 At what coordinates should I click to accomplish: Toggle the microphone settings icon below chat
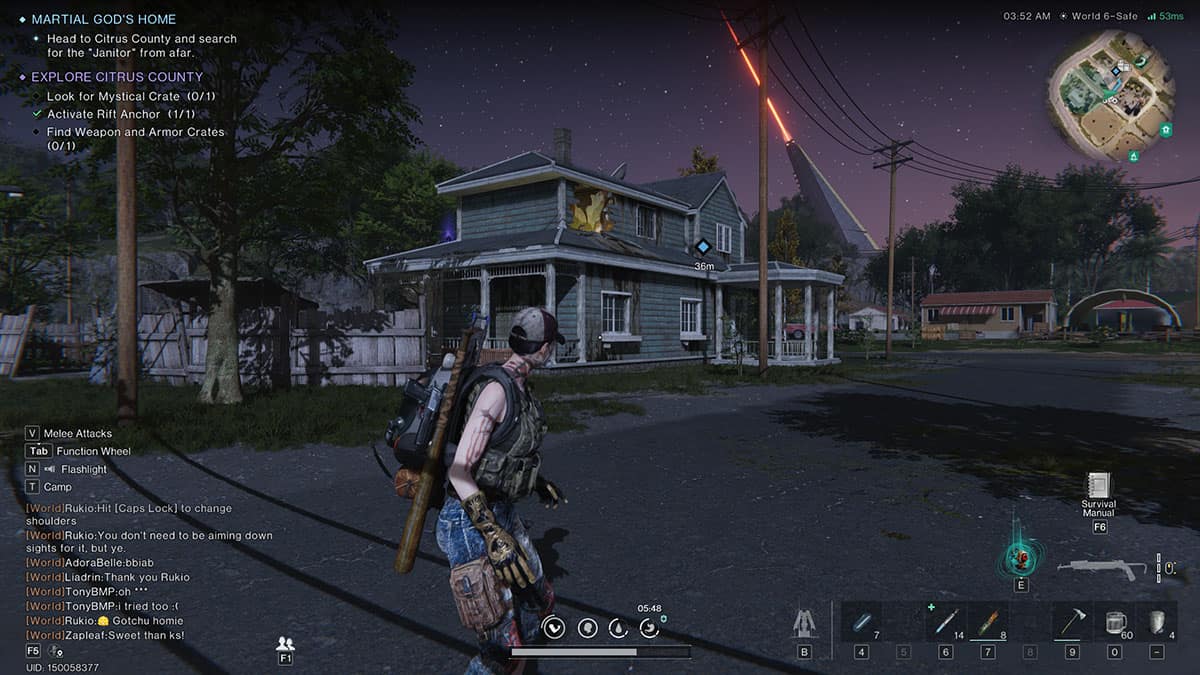pos(57,652)
